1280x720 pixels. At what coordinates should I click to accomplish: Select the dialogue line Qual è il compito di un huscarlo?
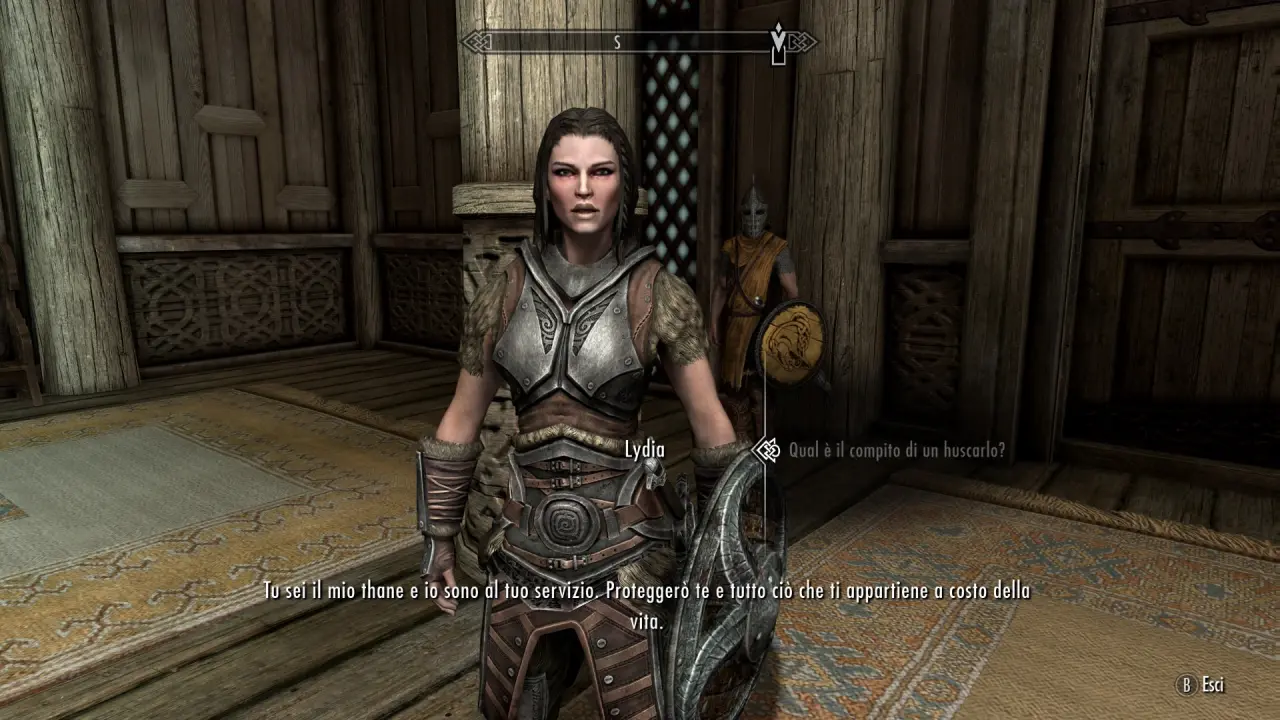(x=900, y=451)
